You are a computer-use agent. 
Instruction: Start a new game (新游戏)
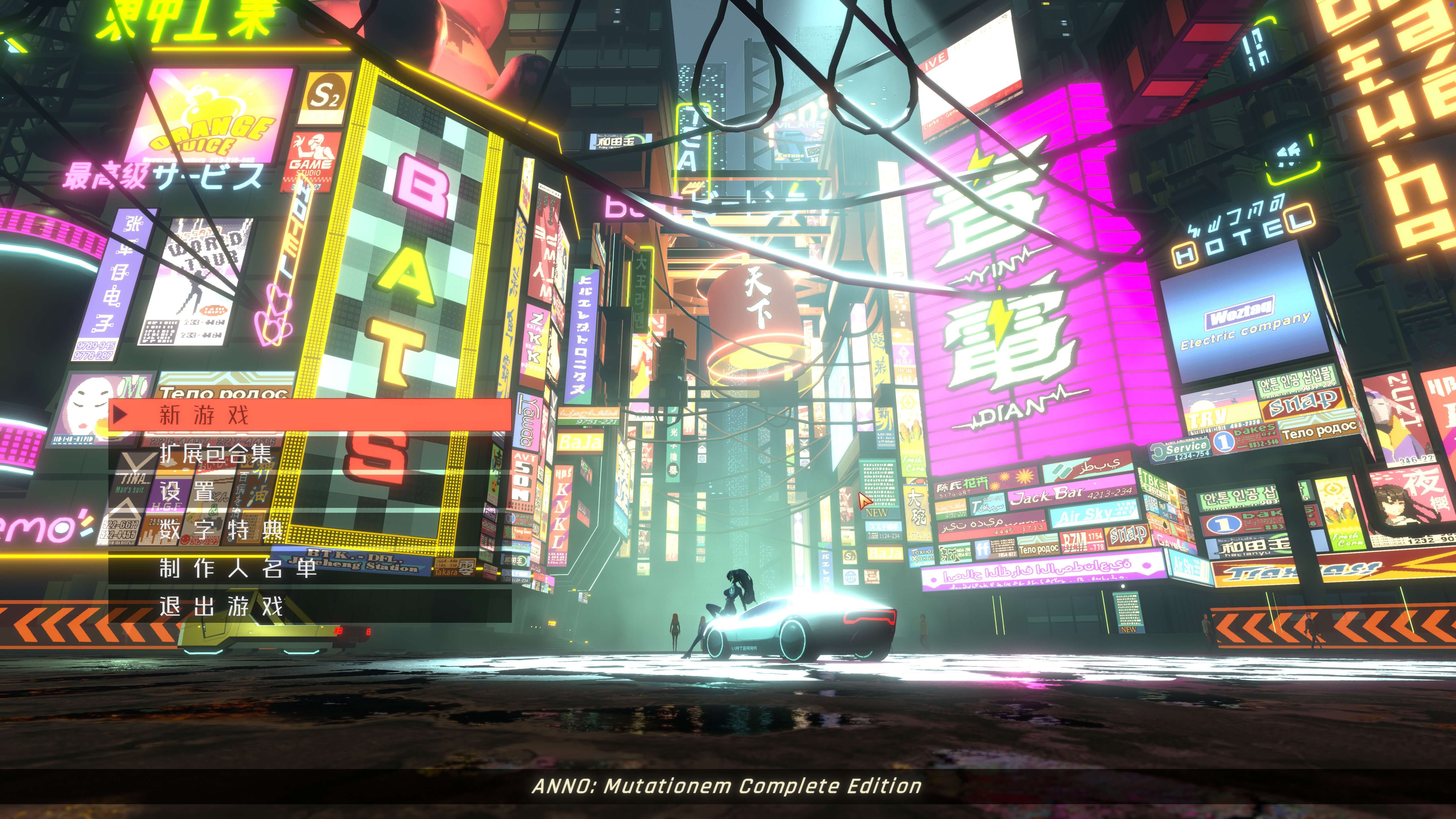[204, 415]
